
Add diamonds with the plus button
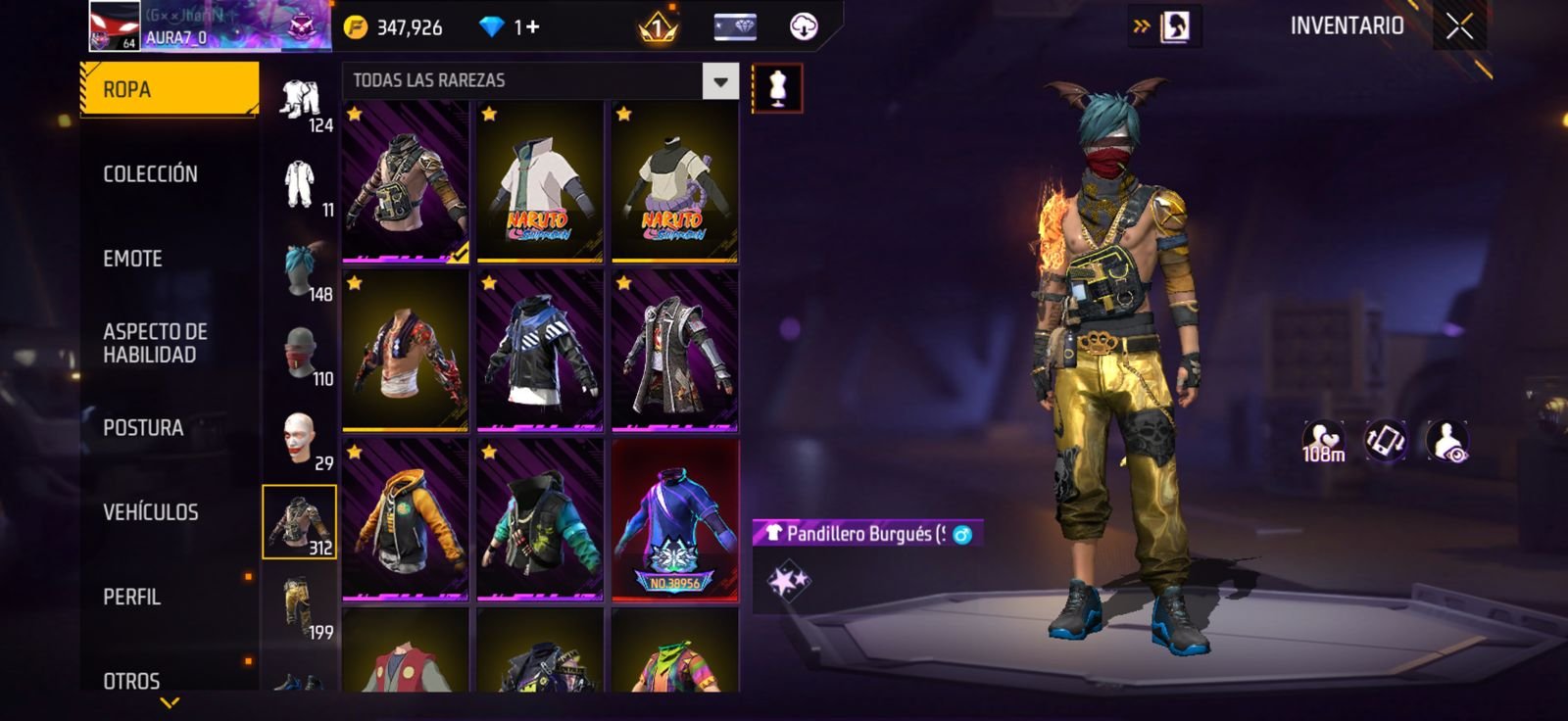tap(533, 27)
